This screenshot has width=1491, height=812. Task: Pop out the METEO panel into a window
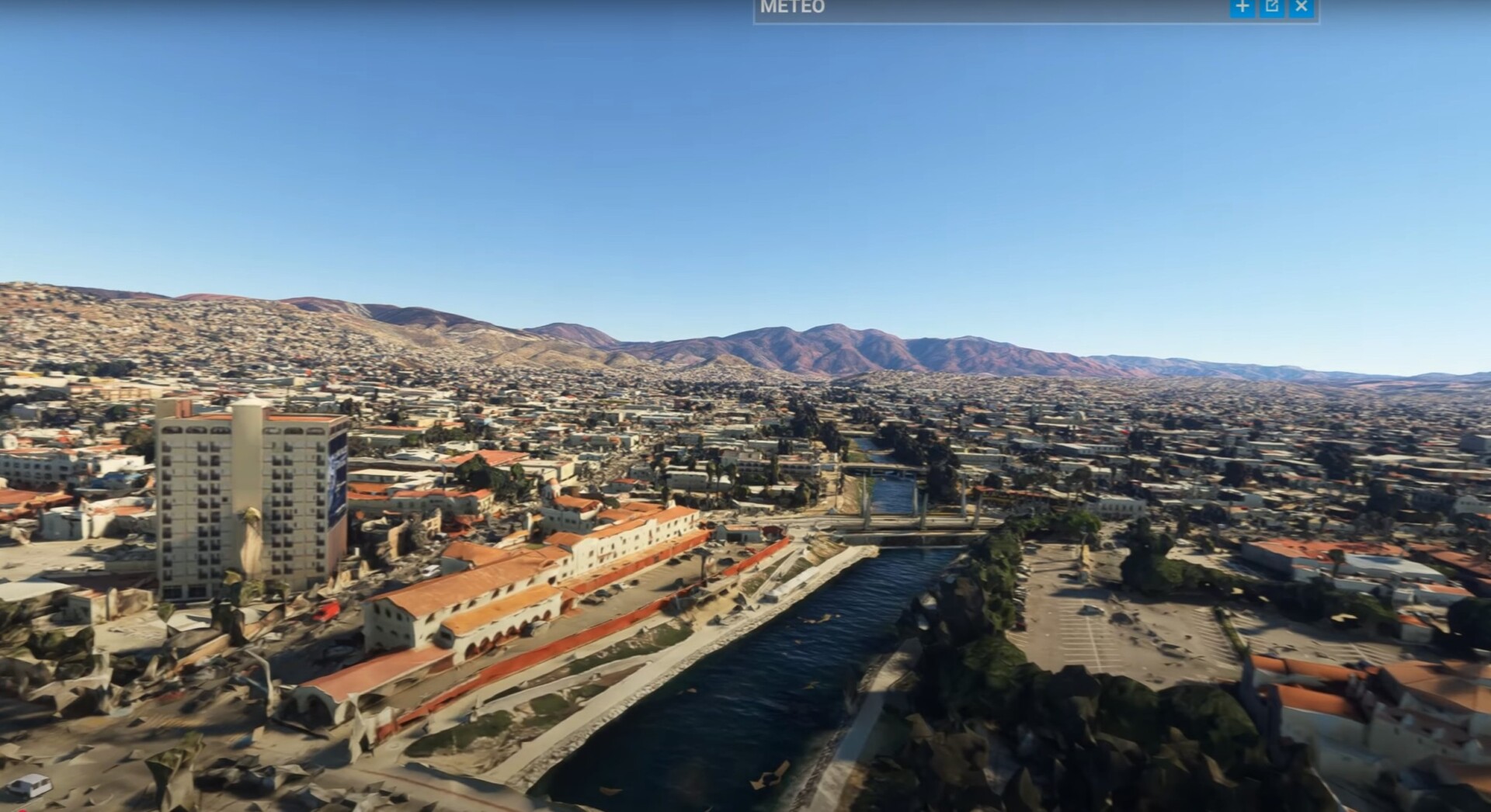pos(1272,7)
